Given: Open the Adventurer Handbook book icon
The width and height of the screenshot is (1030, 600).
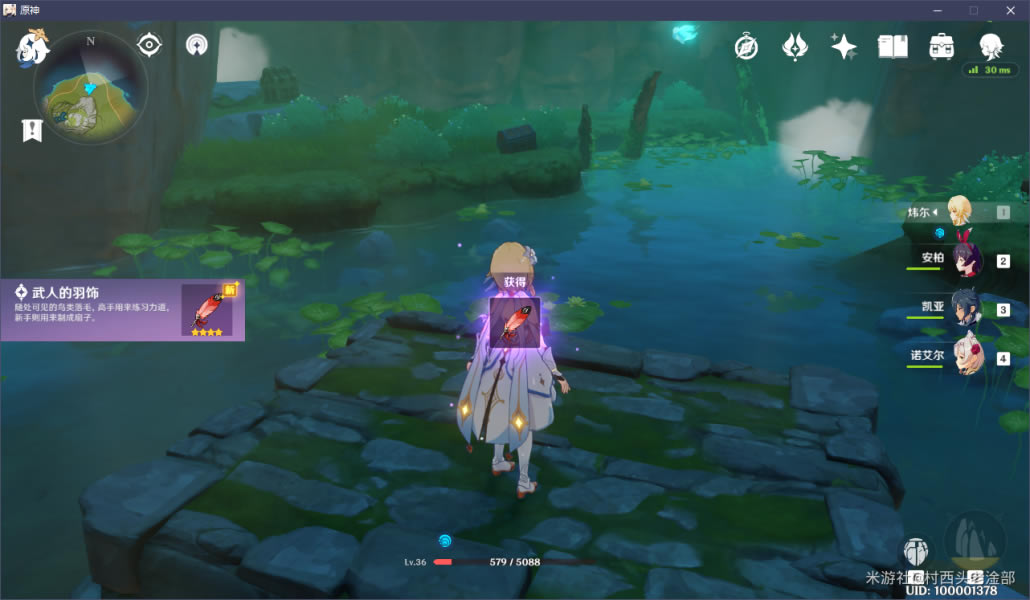Looking at the screenshot, I should pyautogui.click(x=892, y=46).
